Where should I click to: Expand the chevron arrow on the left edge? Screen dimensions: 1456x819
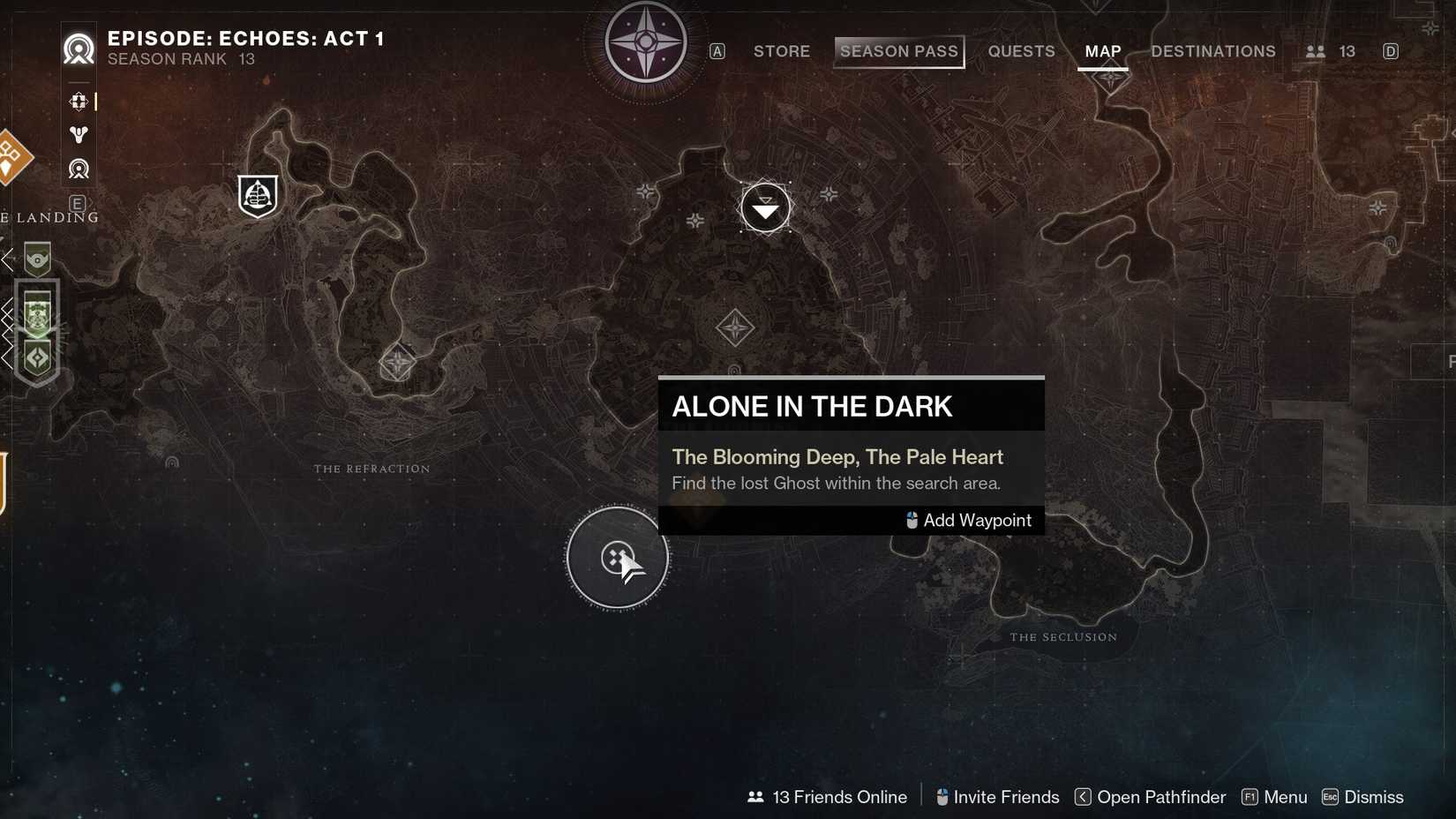click(9, 259)
